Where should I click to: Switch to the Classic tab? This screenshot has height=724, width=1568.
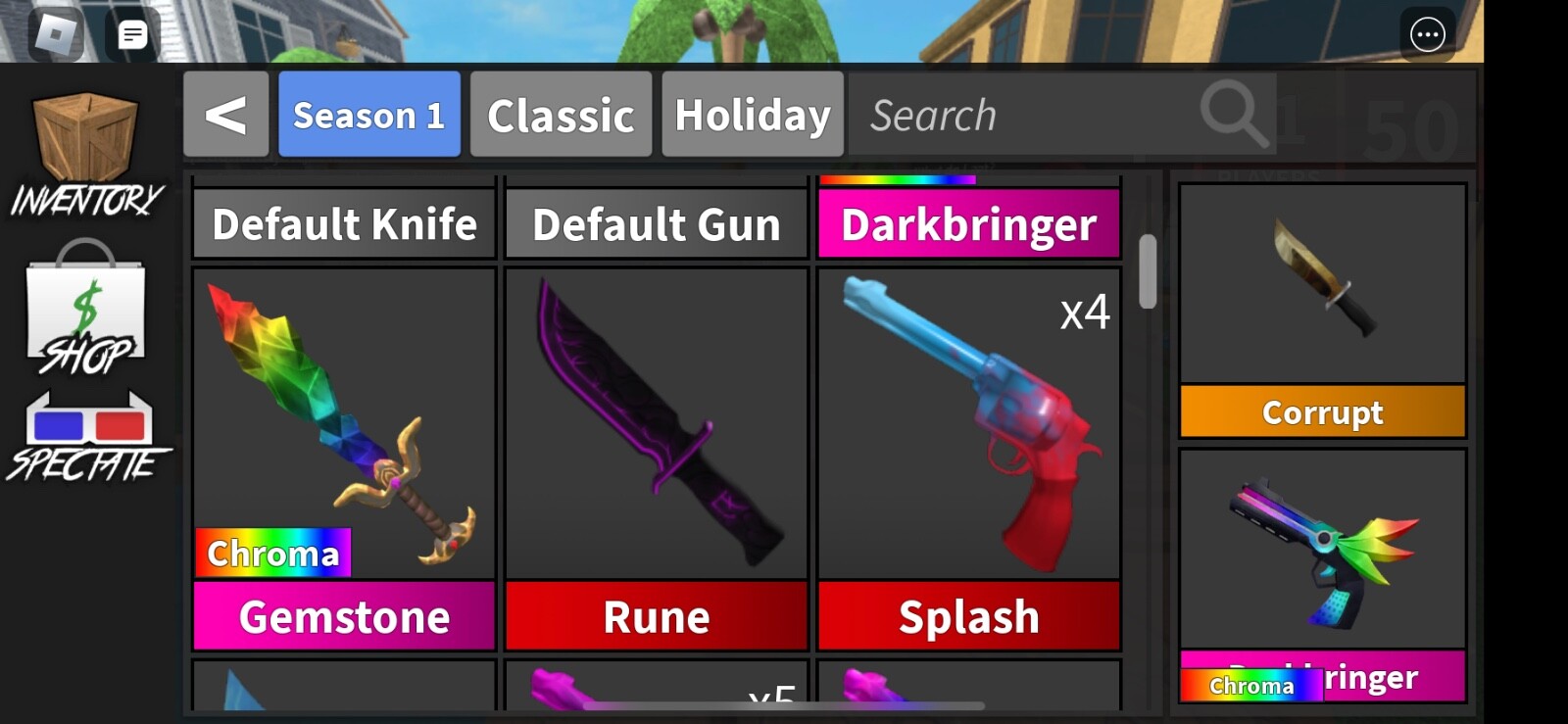(560, 115)
